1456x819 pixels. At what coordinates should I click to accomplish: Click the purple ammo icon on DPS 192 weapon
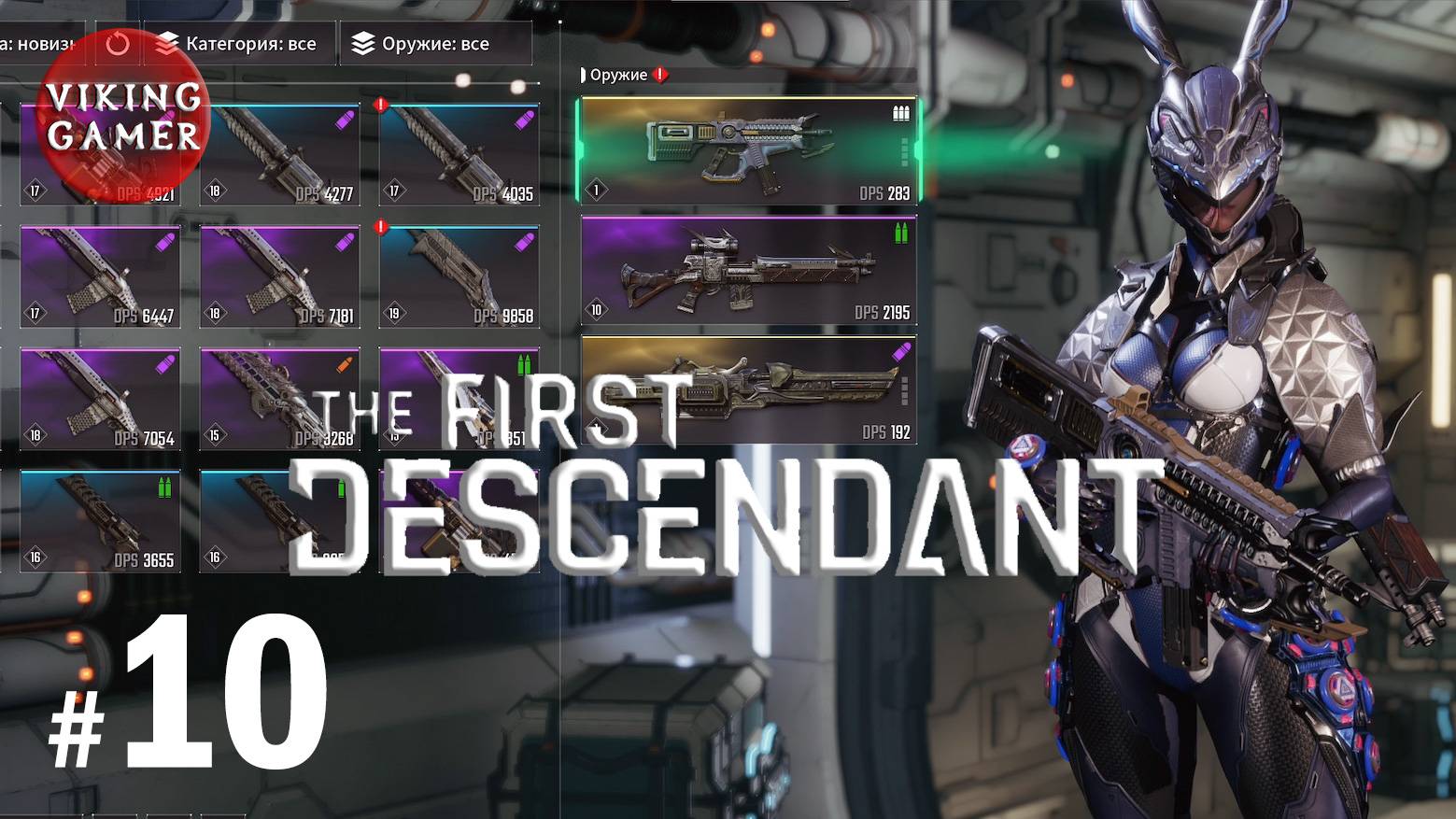[899, 351]
